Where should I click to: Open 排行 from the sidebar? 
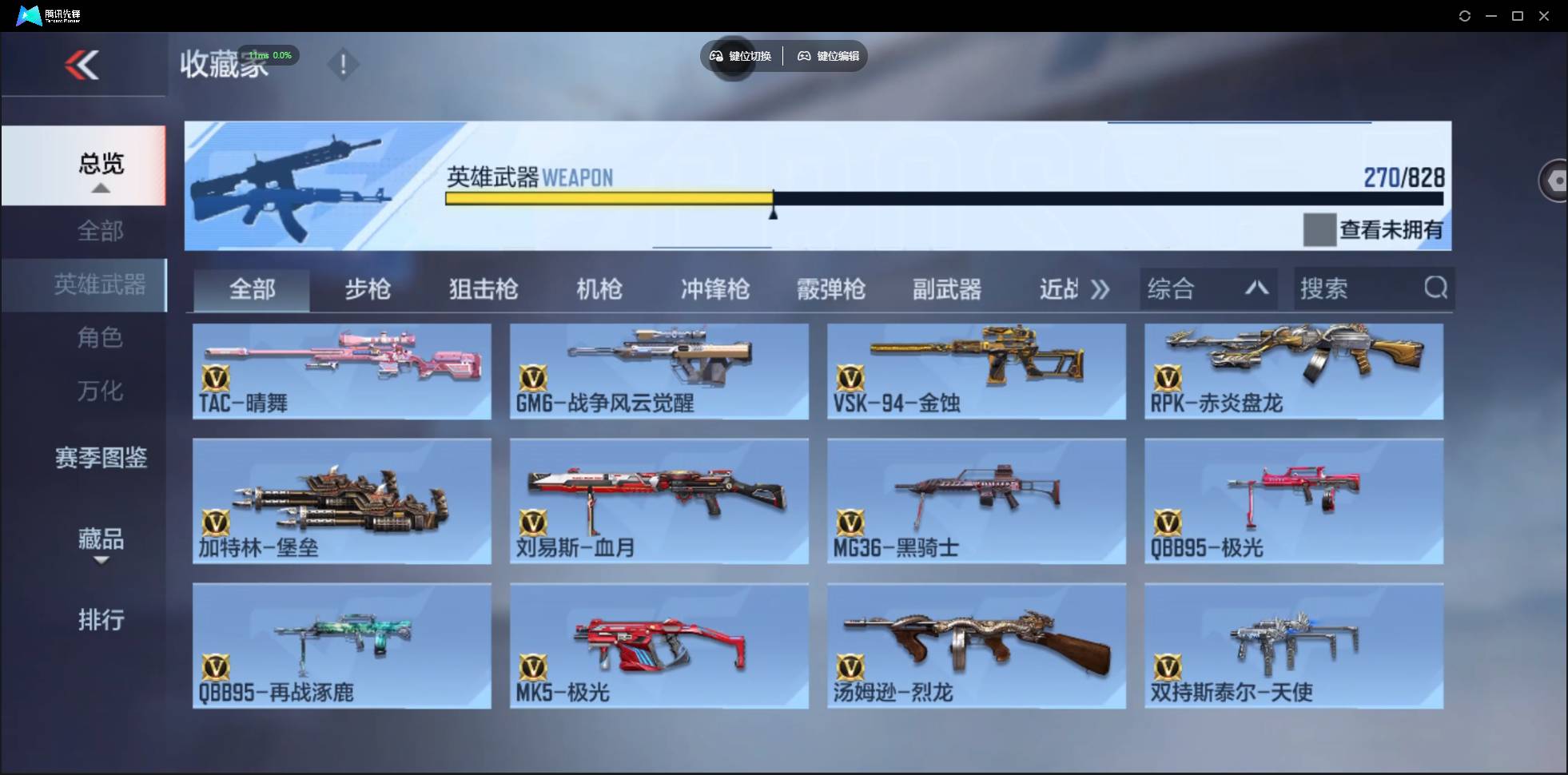(100, 621)
